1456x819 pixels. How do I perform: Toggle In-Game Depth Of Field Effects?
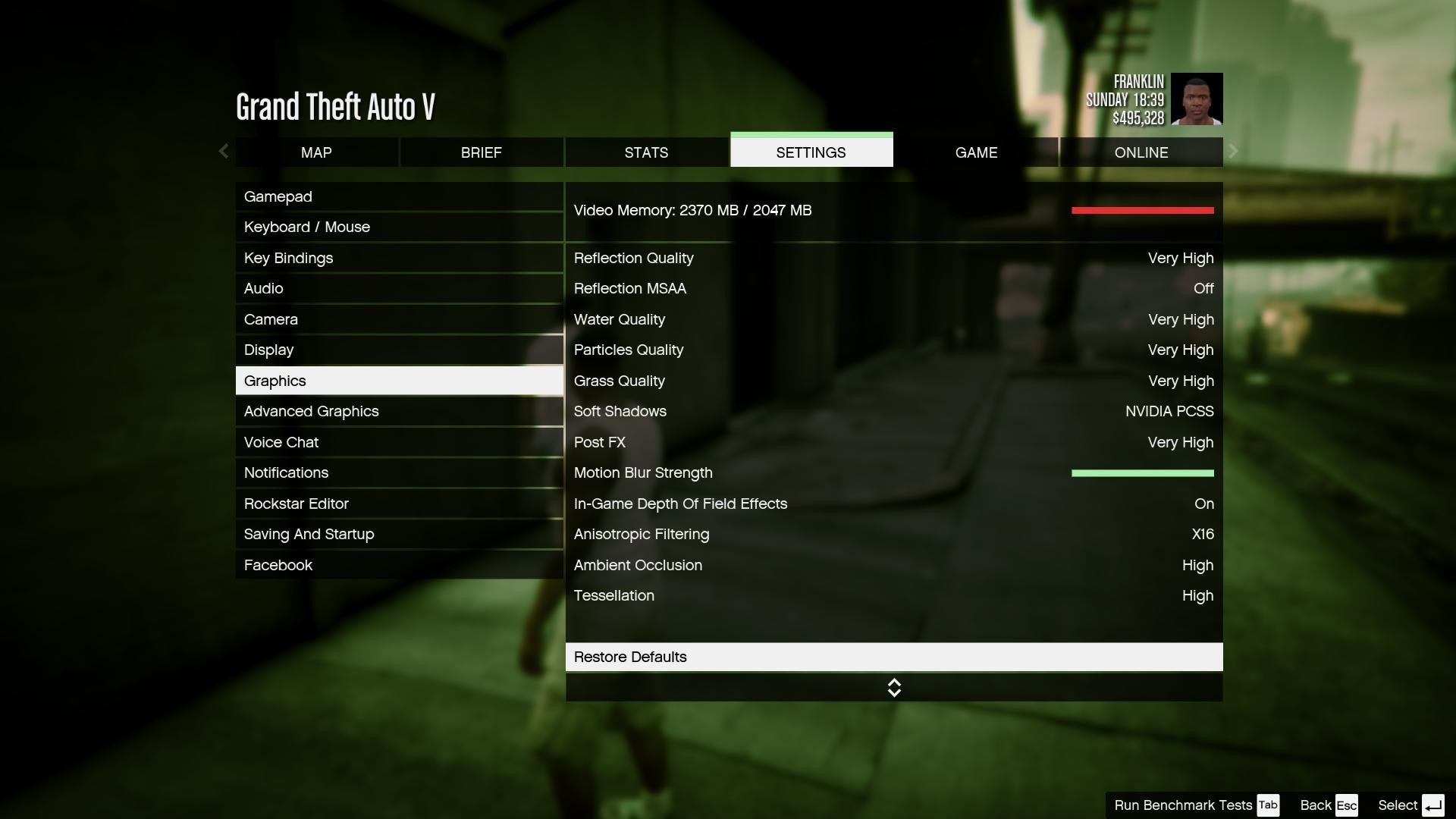click(x=893, y=504)
